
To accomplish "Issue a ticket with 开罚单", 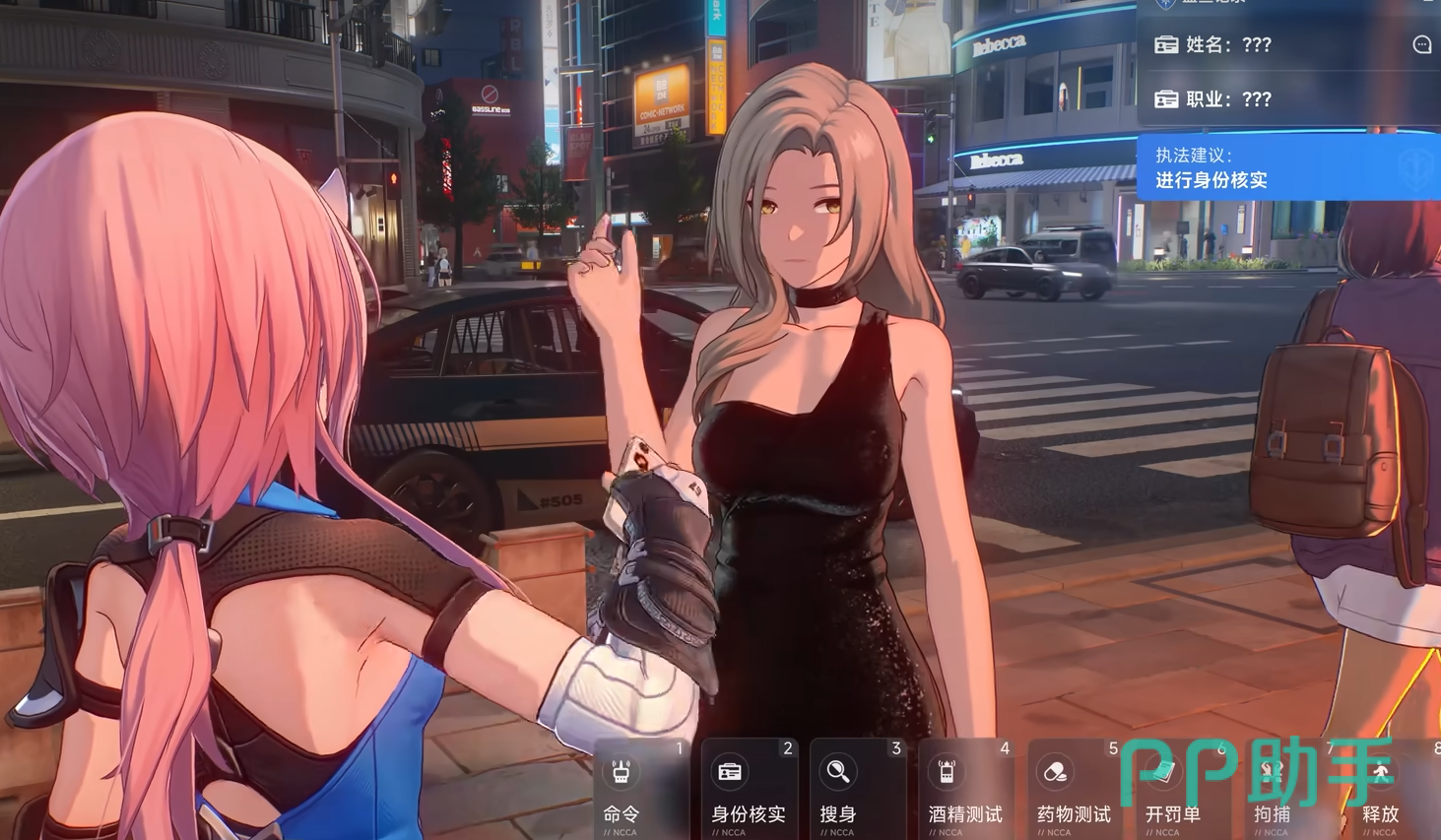I will 1178,789.
